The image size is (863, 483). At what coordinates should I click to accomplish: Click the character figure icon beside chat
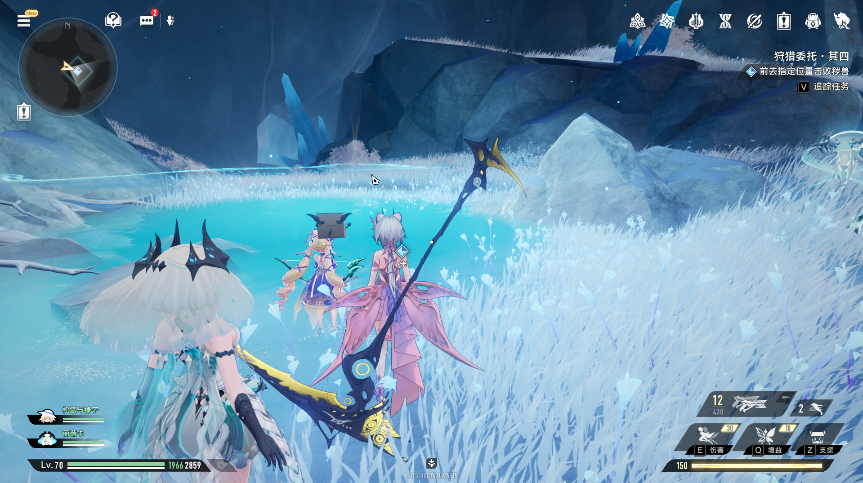pos(170,20)
